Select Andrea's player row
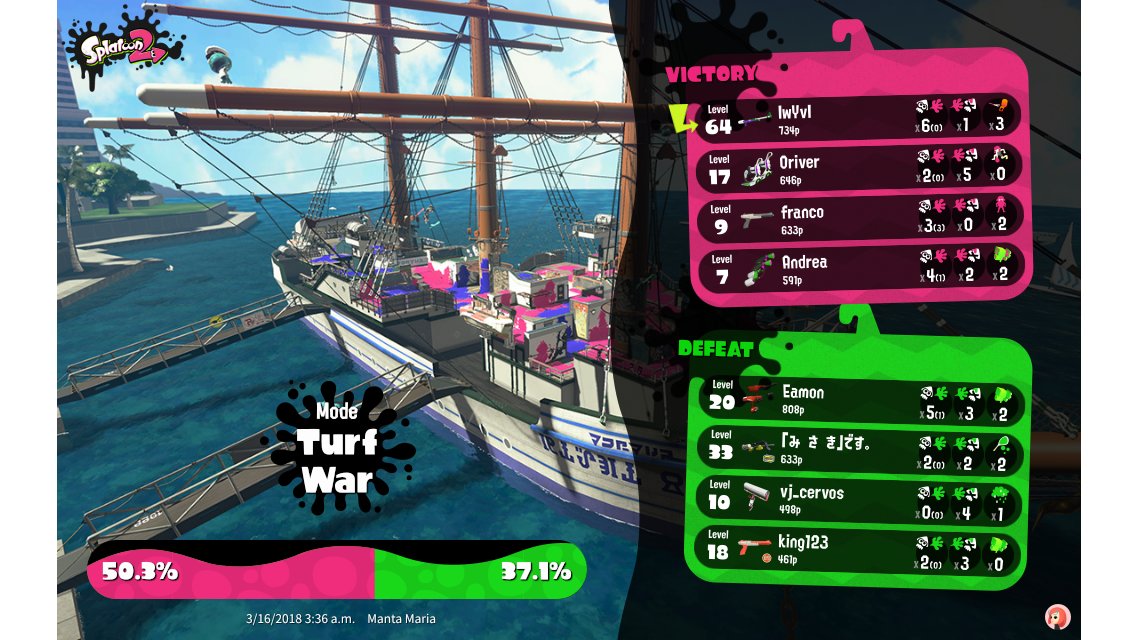Viewport: 1138px width, 640px height. (859, 268)
